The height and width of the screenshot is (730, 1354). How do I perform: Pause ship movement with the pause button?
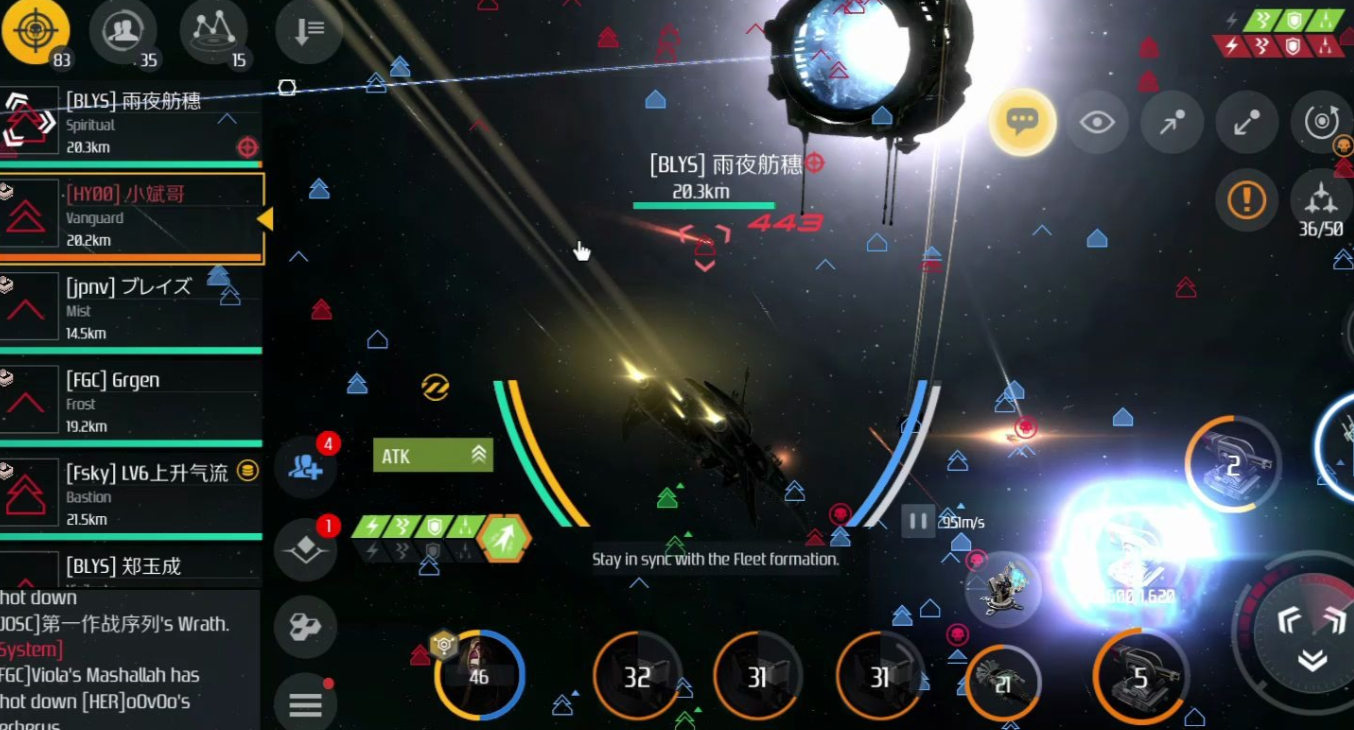tap(917, 521)
